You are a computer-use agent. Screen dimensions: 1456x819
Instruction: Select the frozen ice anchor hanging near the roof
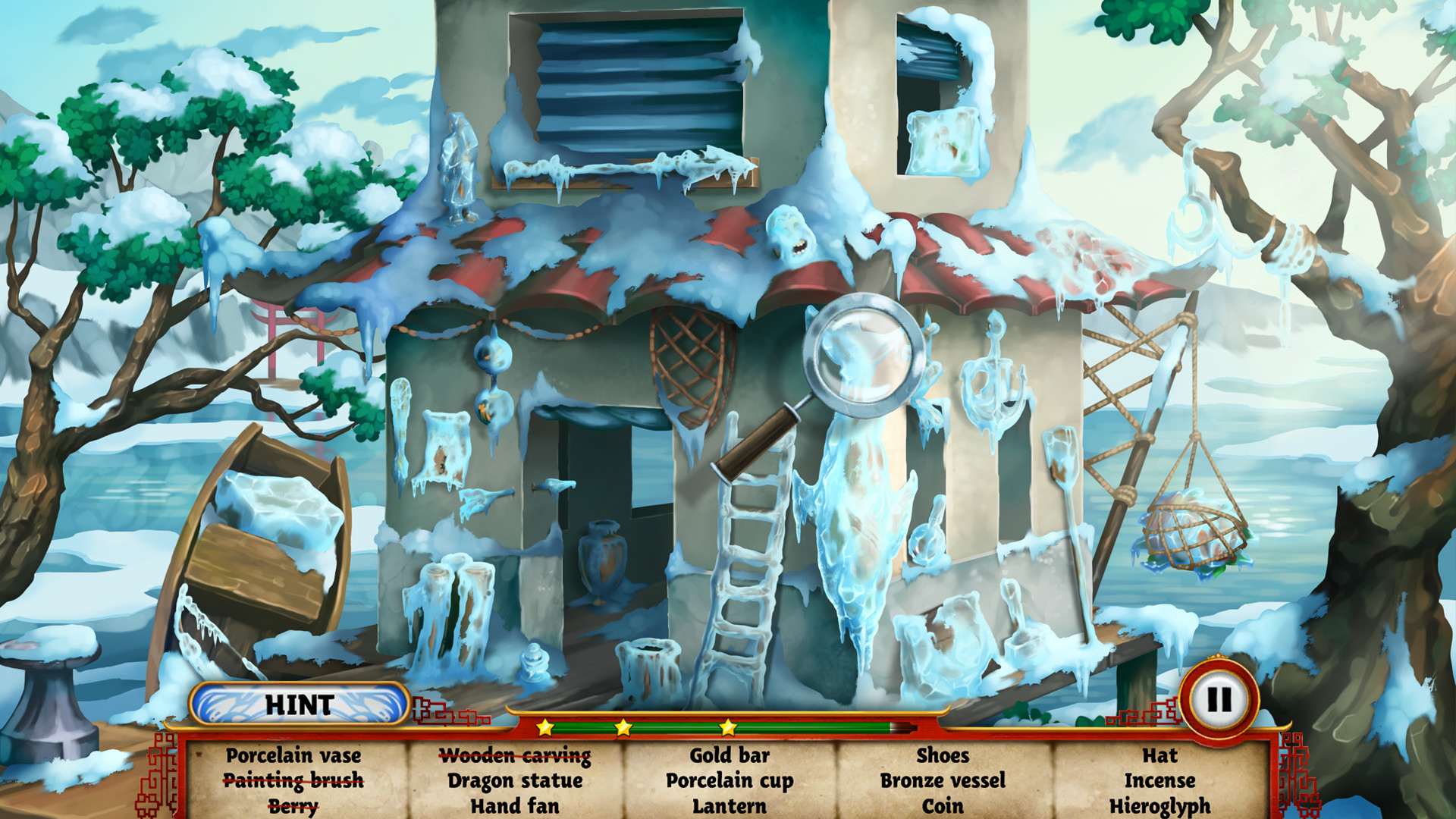click(x=996, y=387)
